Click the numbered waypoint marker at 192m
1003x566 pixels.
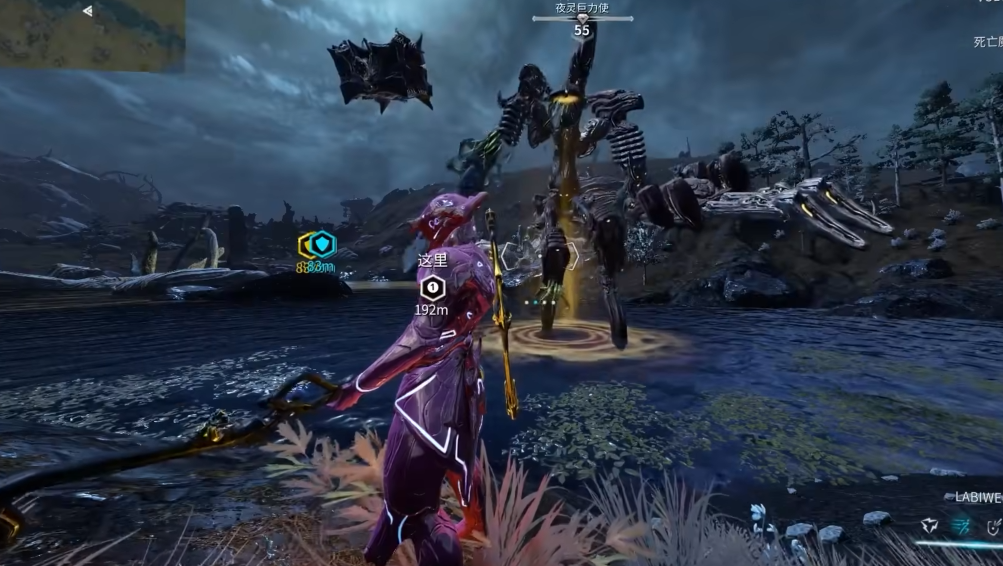point(431,289)
